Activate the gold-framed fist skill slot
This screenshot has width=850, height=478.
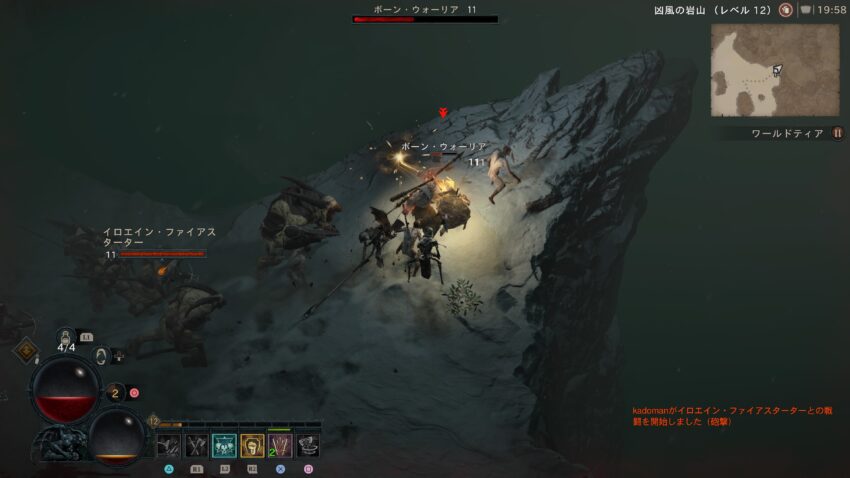tap(252, 446)
